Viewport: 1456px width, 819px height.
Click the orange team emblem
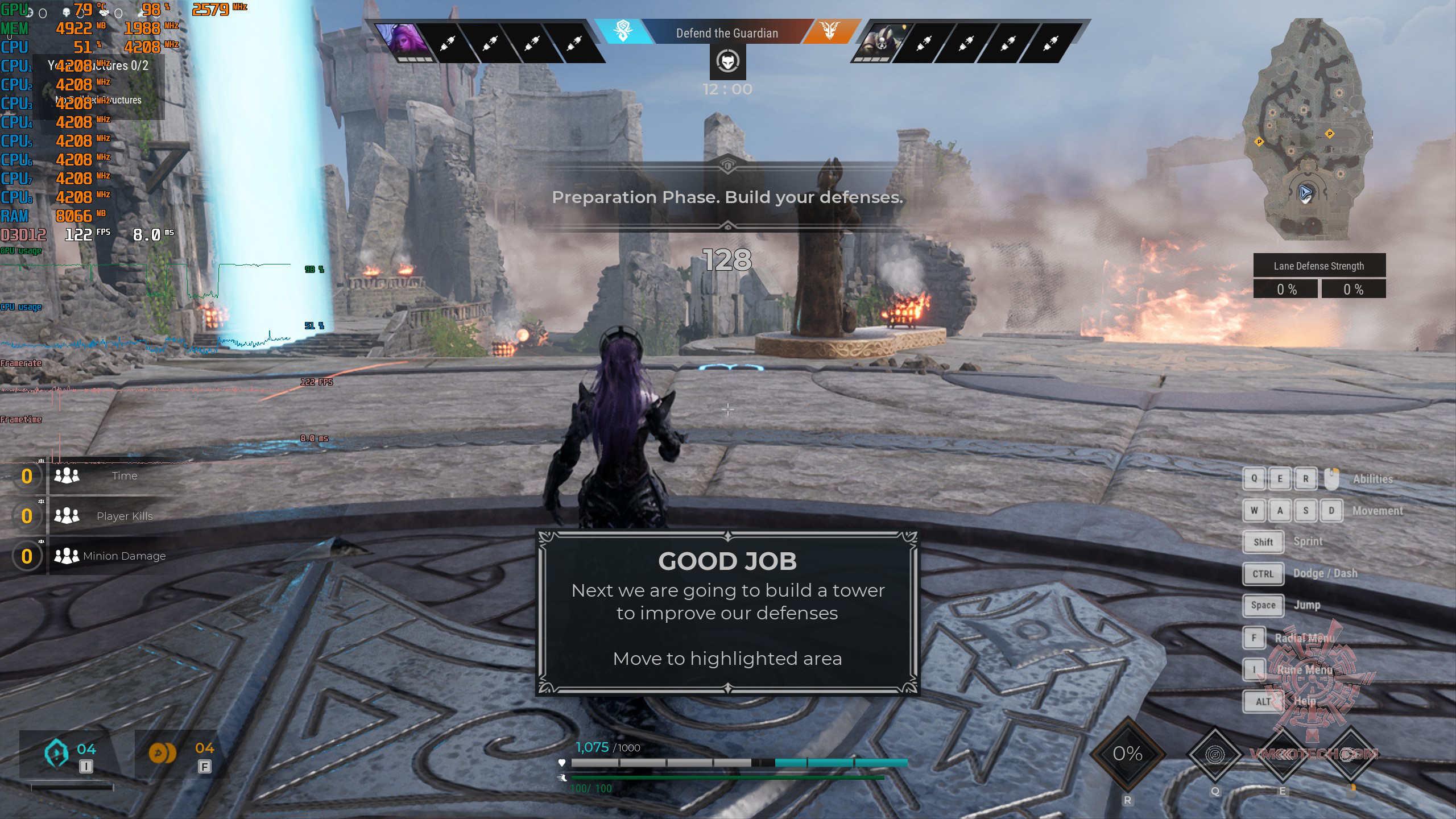coord(830,31)
